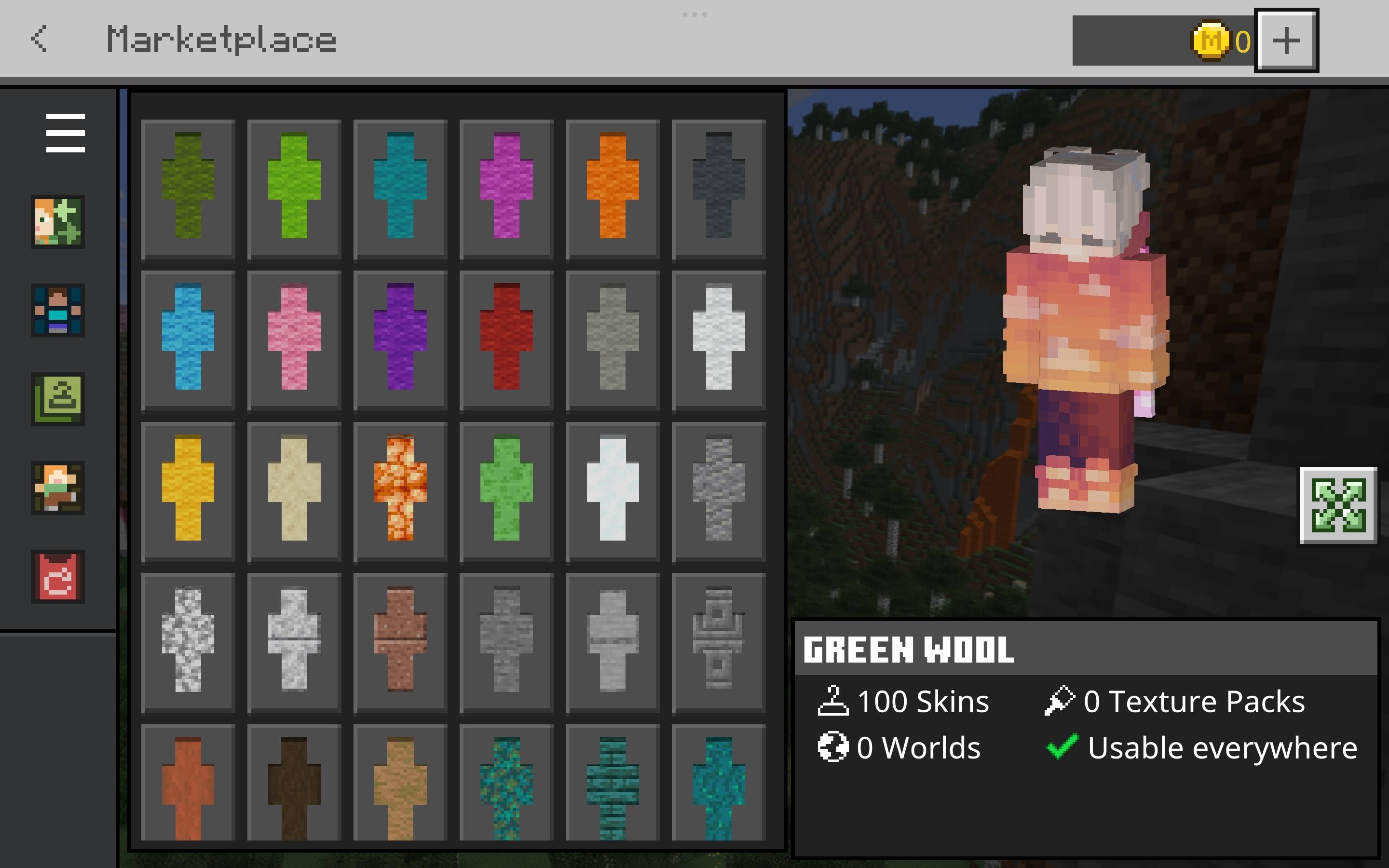Select the pink wool skin
Image resolution: width=1389 pixels, height=868 pixels.
(293, 340)
